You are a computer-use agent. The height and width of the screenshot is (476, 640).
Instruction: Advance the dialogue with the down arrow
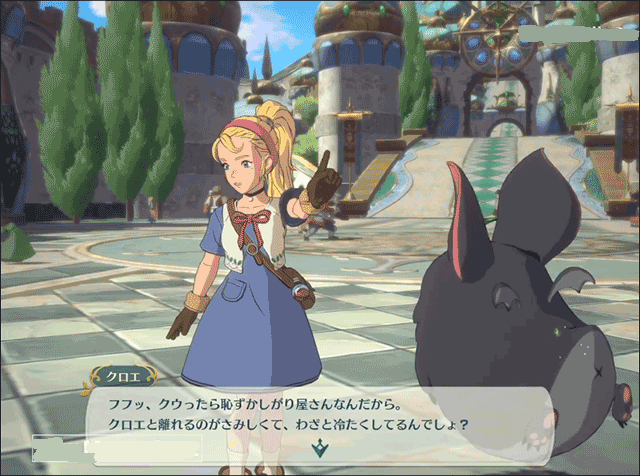(319, 449)
